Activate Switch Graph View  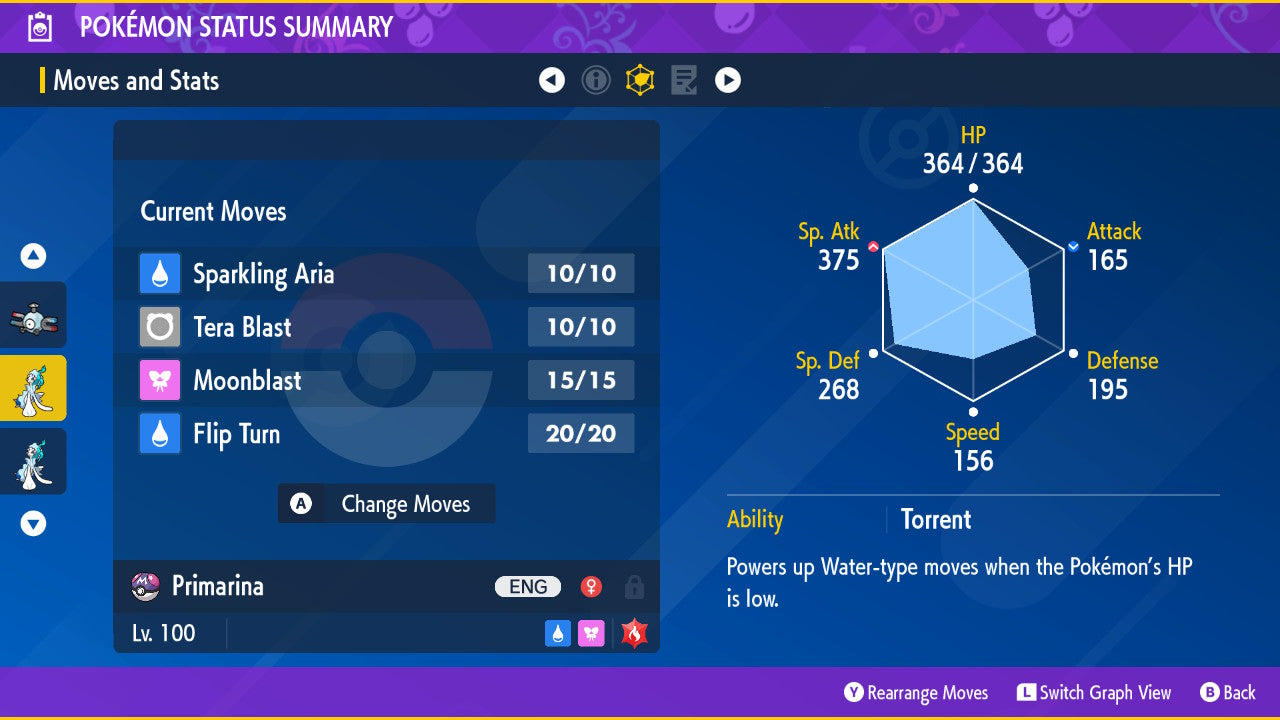pos(1094,693)
